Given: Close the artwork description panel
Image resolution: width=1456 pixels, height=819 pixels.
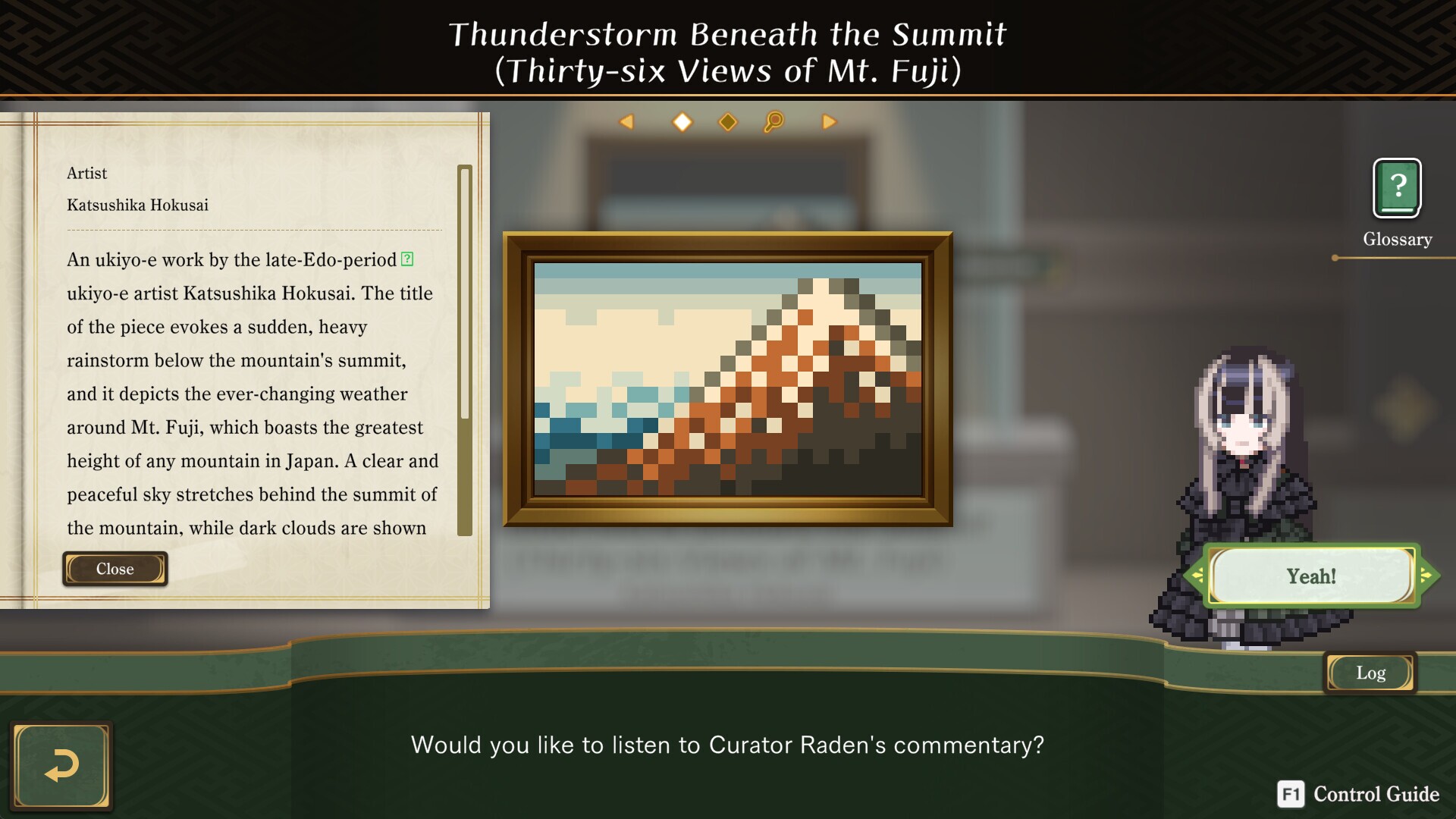Looking at the screenshot, I should point(115,569).
